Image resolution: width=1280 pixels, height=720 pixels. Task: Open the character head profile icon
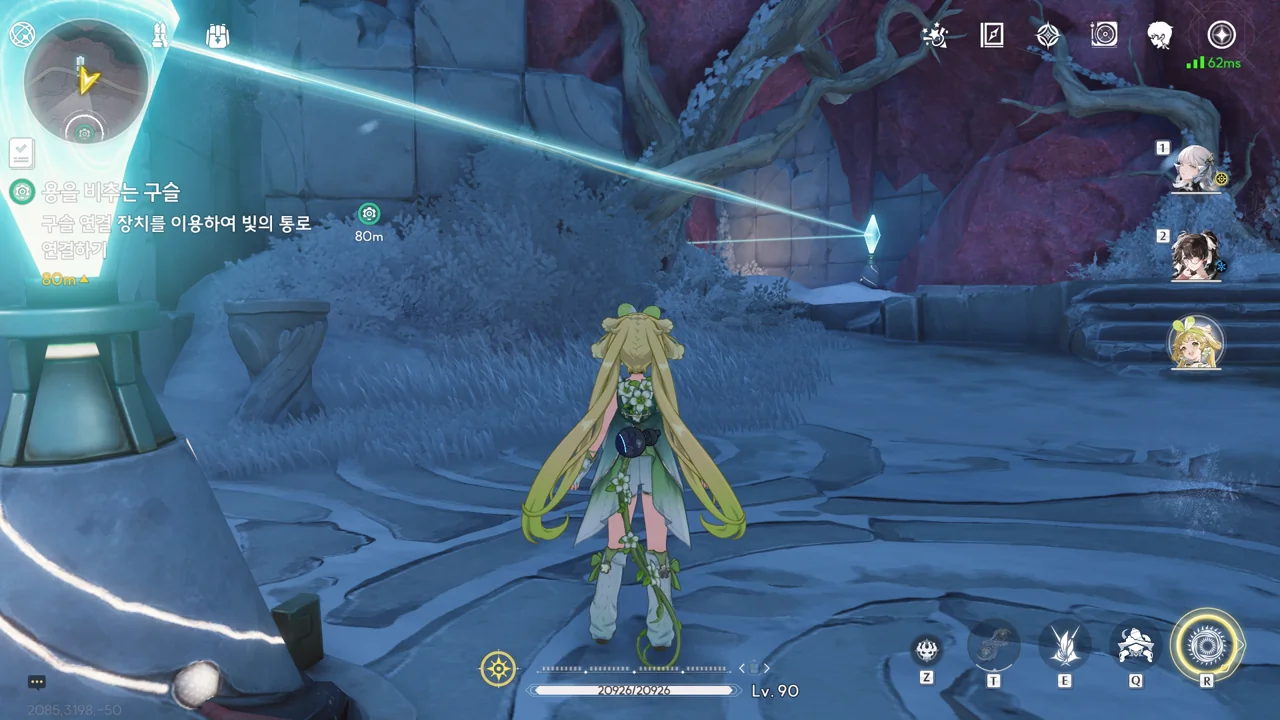point(1160,36)
